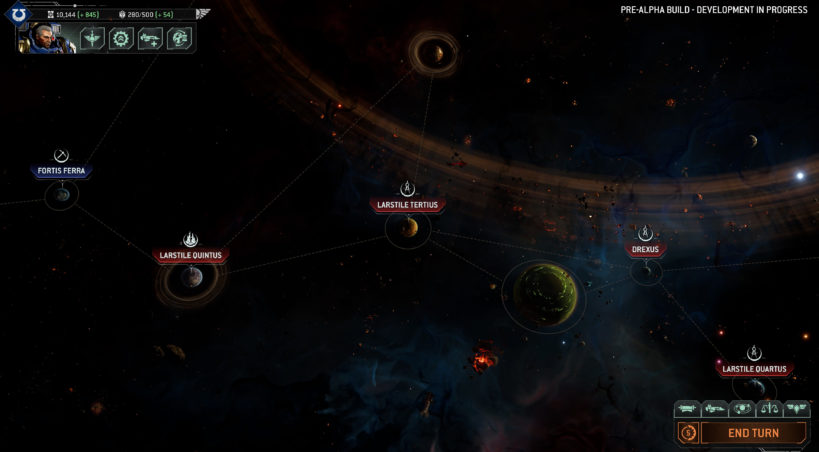Open the winged icon at resource bar end
Screen dimensions: 819x452
(x=203, y=14)
